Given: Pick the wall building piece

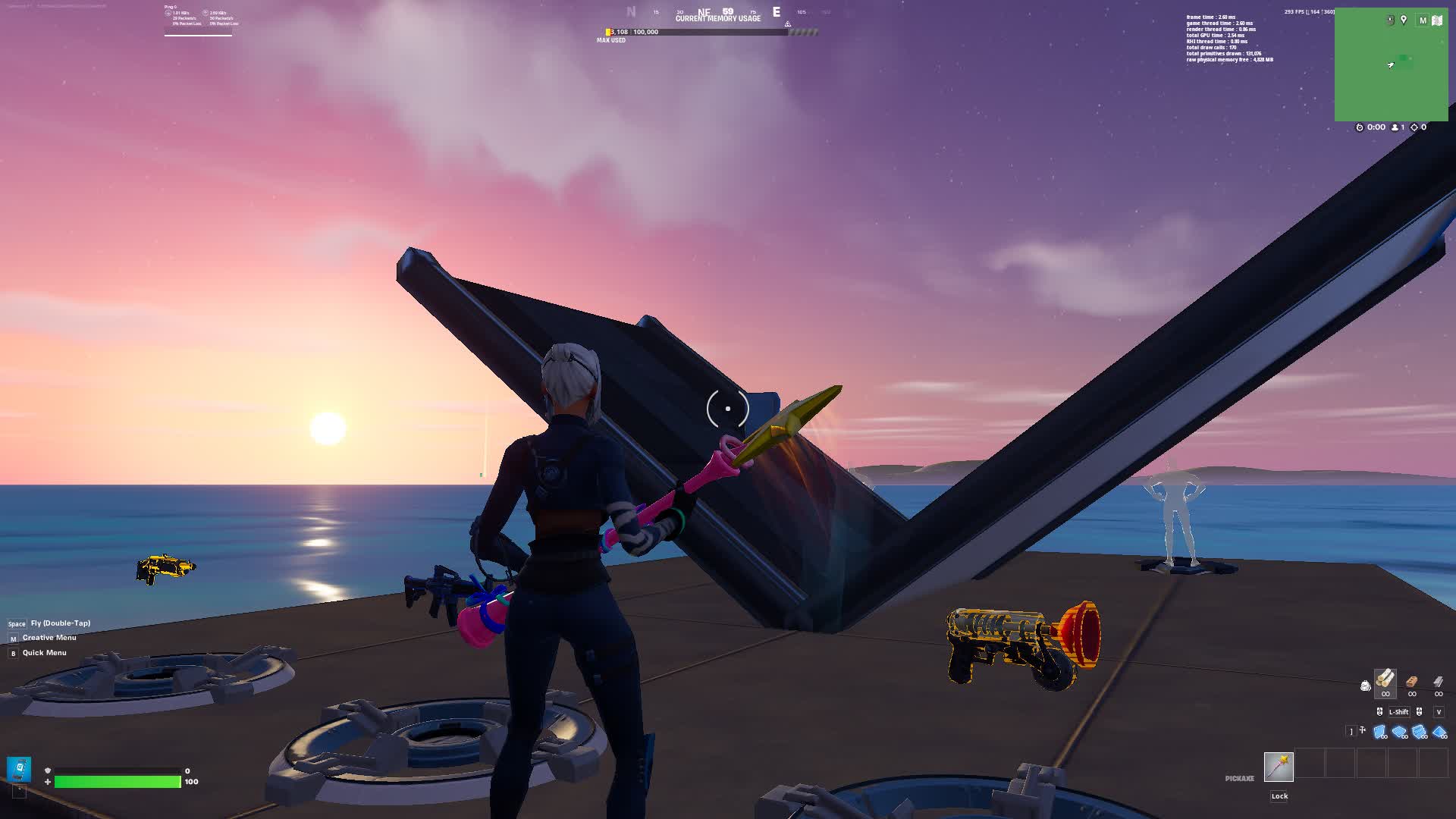Looking at the screenshot, I should click(1380, 732).
